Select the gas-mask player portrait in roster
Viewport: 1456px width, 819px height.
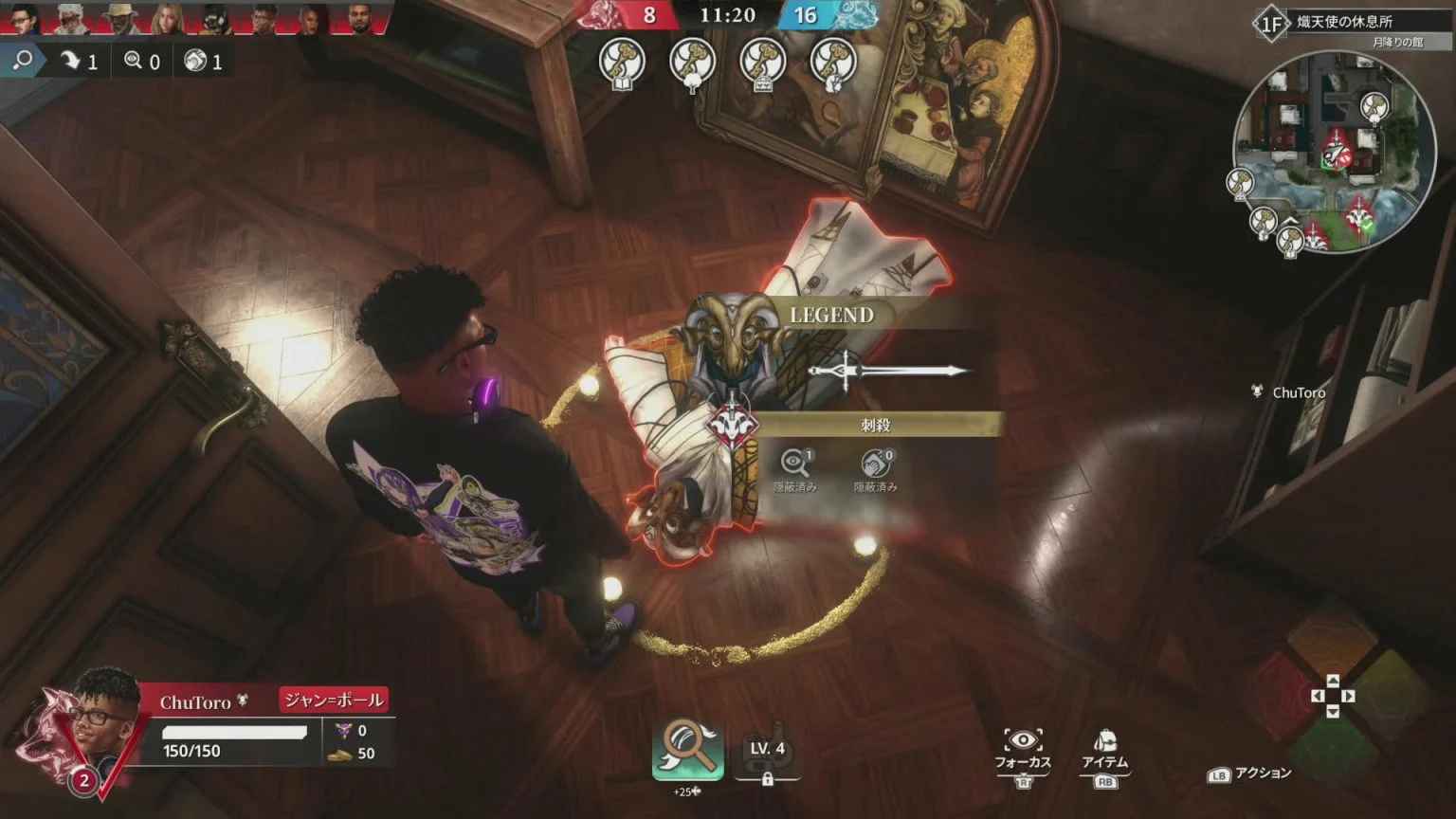(x=216, y=18)
